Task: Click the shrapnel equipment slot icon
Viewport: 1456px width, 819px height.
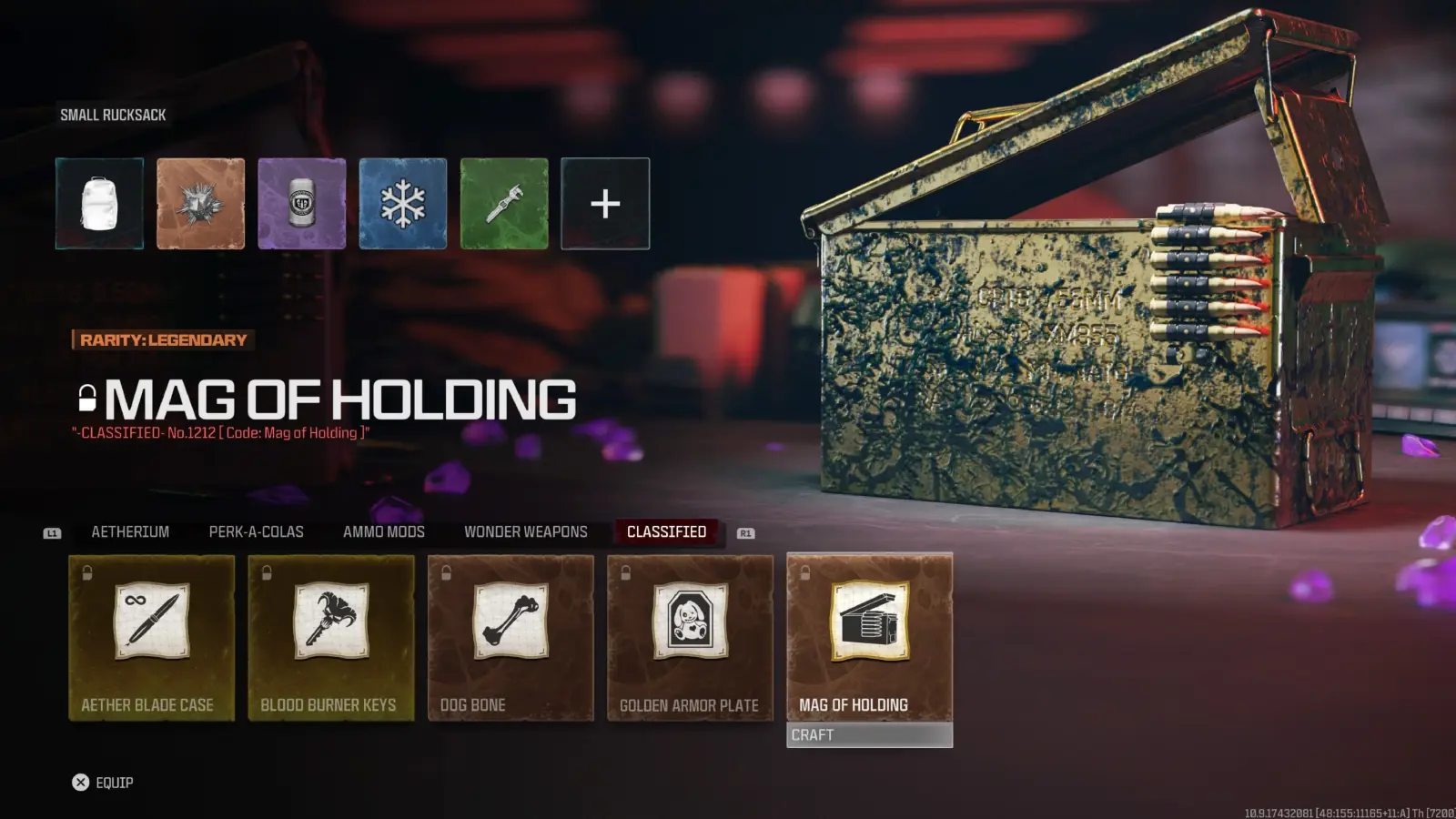Action: pyautogui.click(x=200, y=203)
